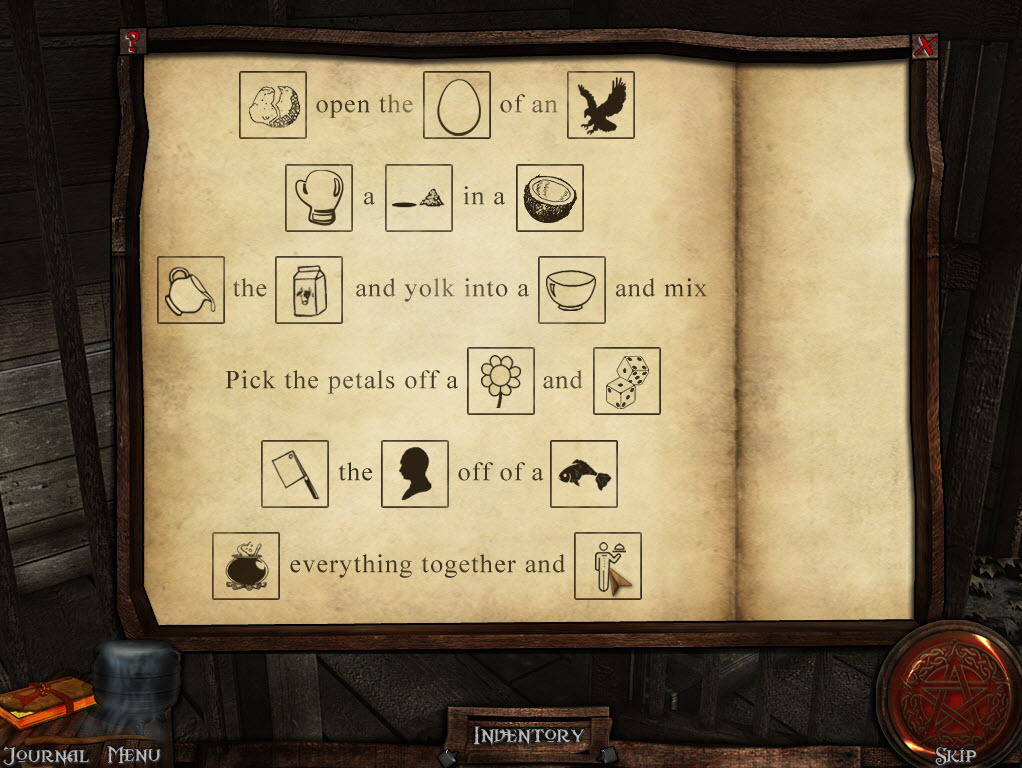Image resolution: width=1022 pixels, height=768 pixels.
Task: Select the coconut half picture tile
Action: 550,197
